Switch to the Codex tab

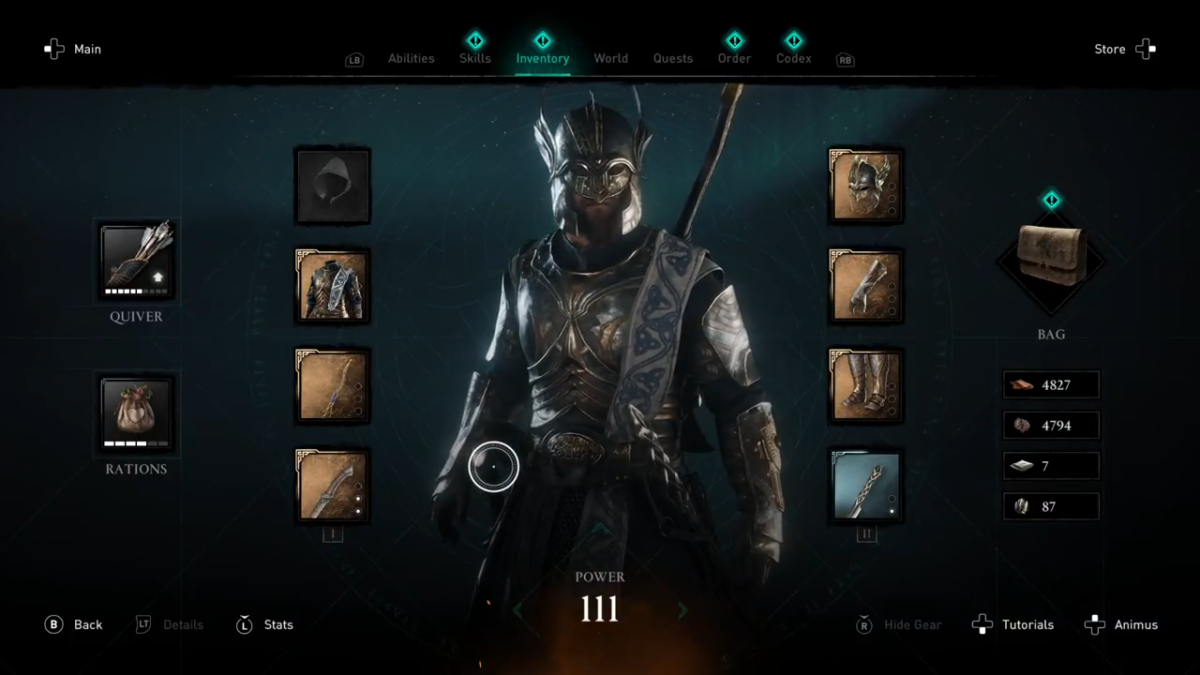(793, 58)
